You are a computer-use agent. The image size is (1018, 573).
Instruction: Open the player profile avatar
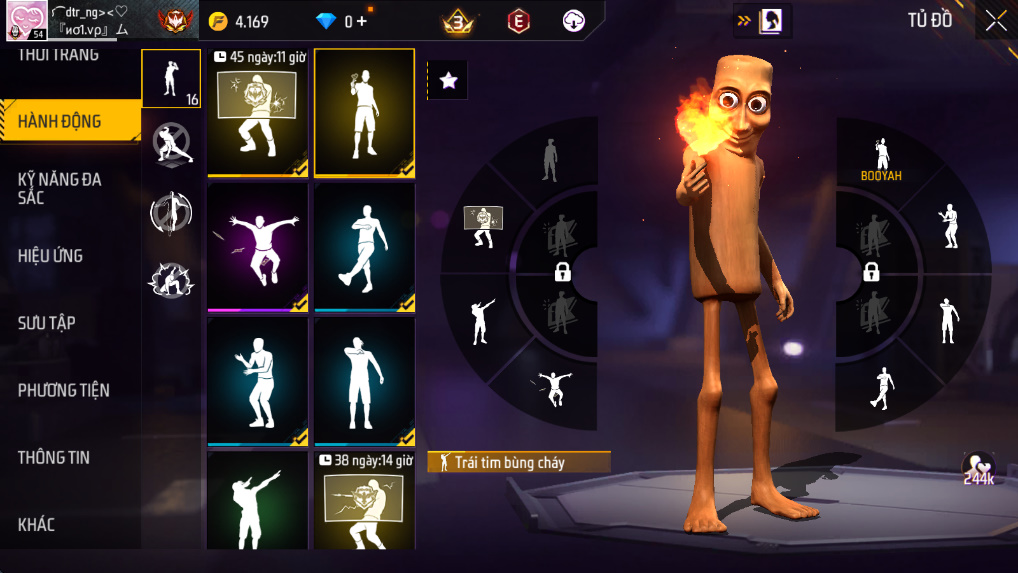23,21
